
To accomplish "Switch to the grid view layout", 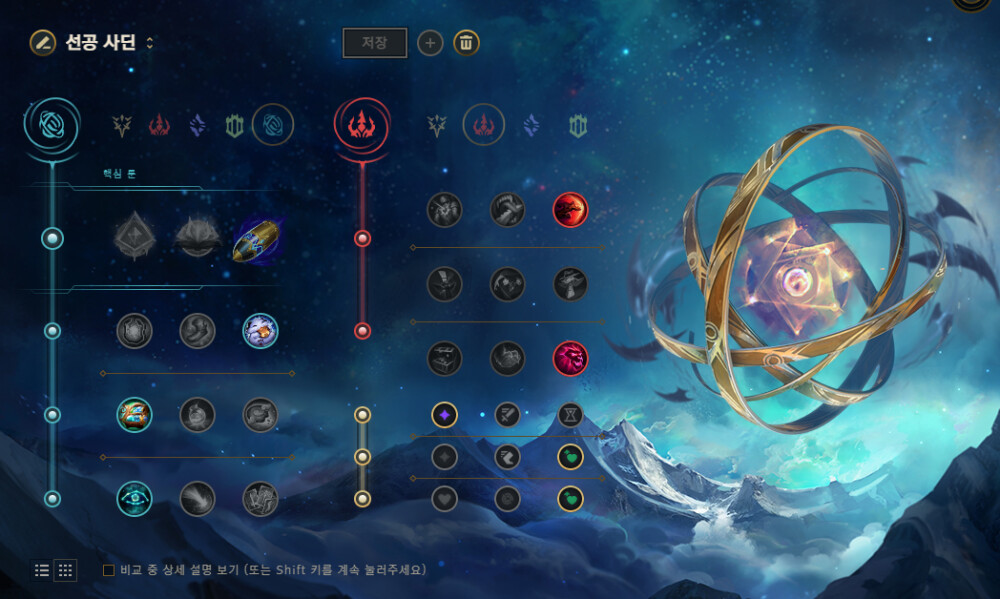I will point(65,570).
